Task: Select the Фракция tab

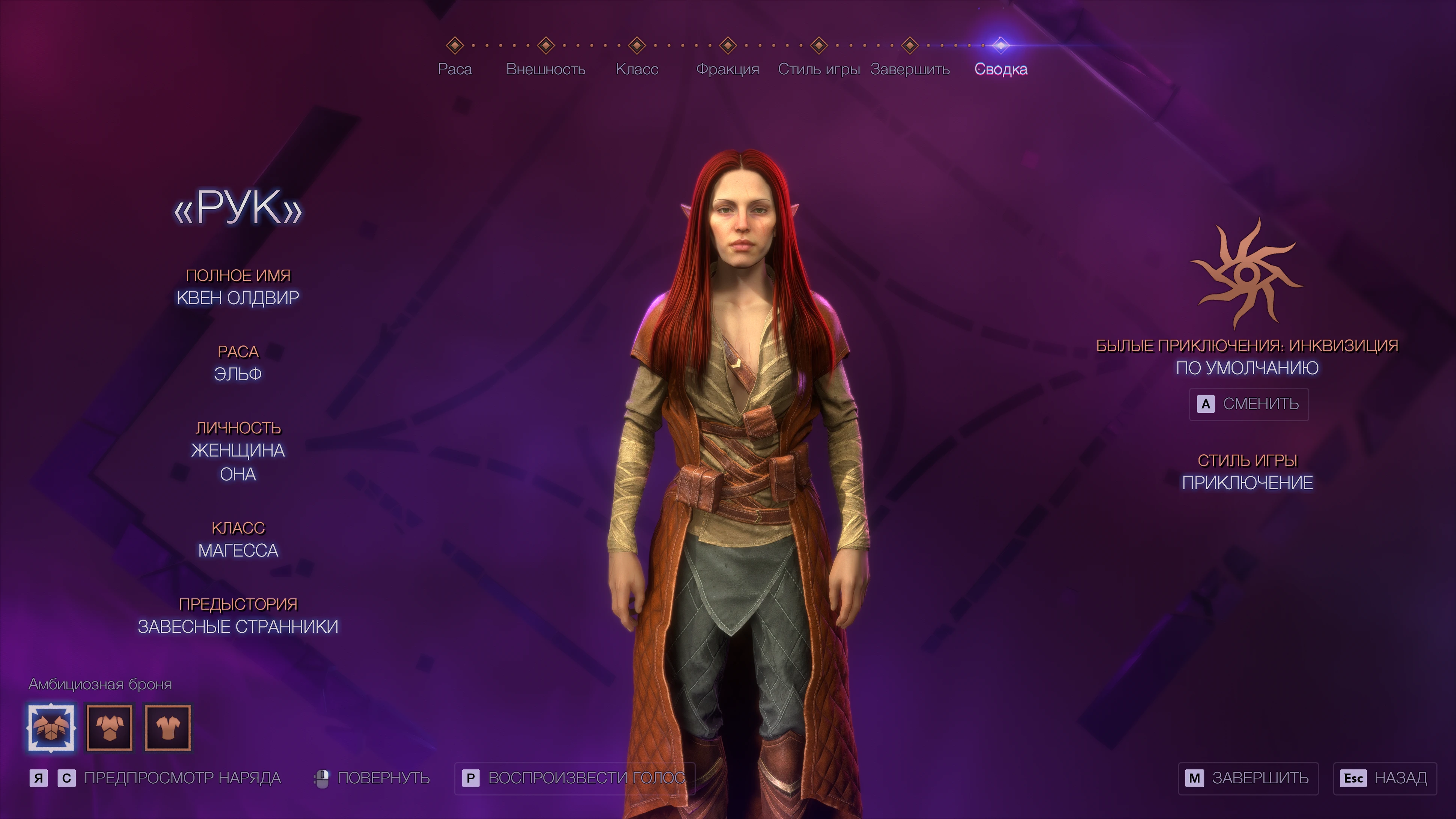Action: tap(727, 69)
